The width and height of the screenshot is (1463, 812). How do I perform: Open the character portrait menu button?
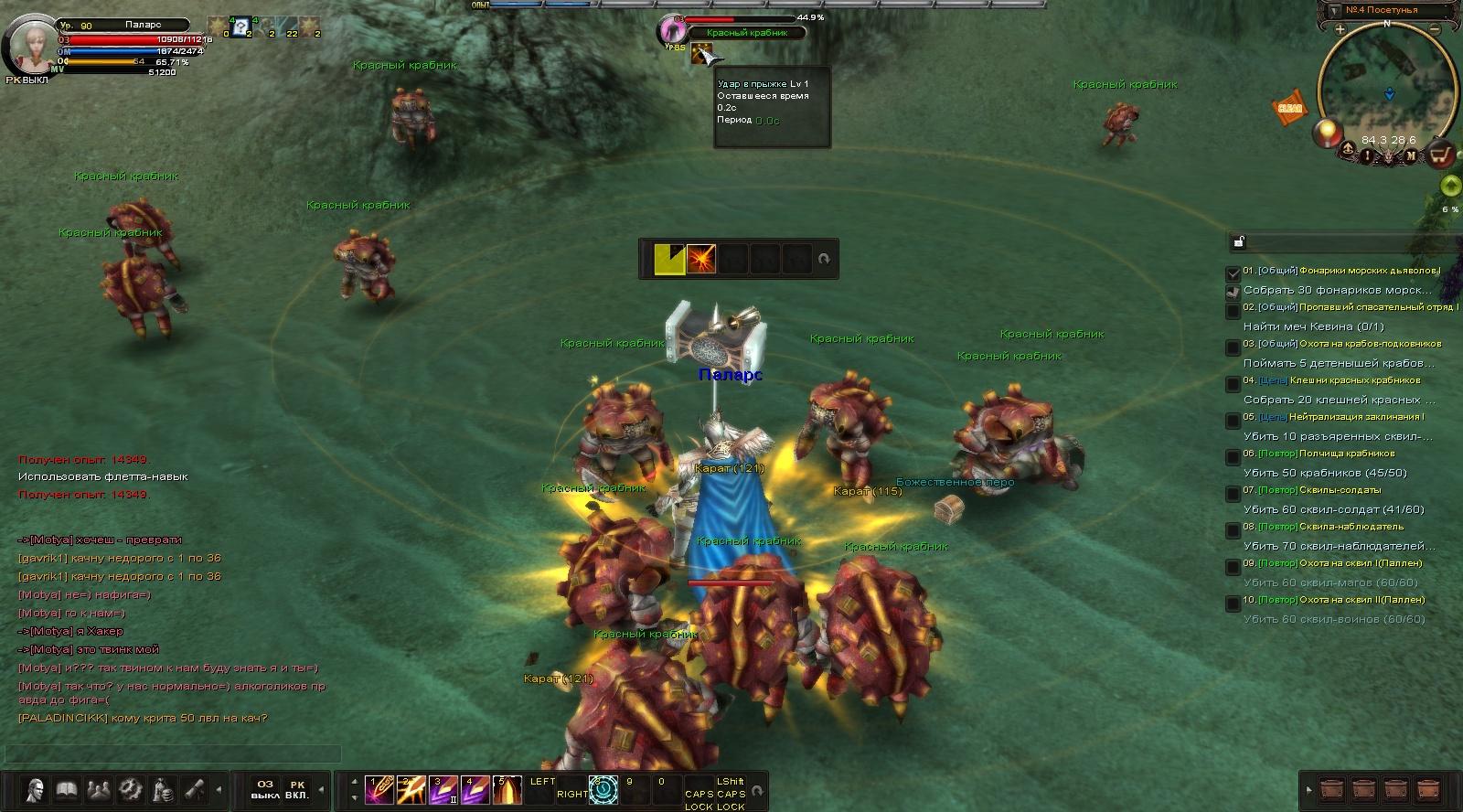pyautogui.click(x=35, y=789)
